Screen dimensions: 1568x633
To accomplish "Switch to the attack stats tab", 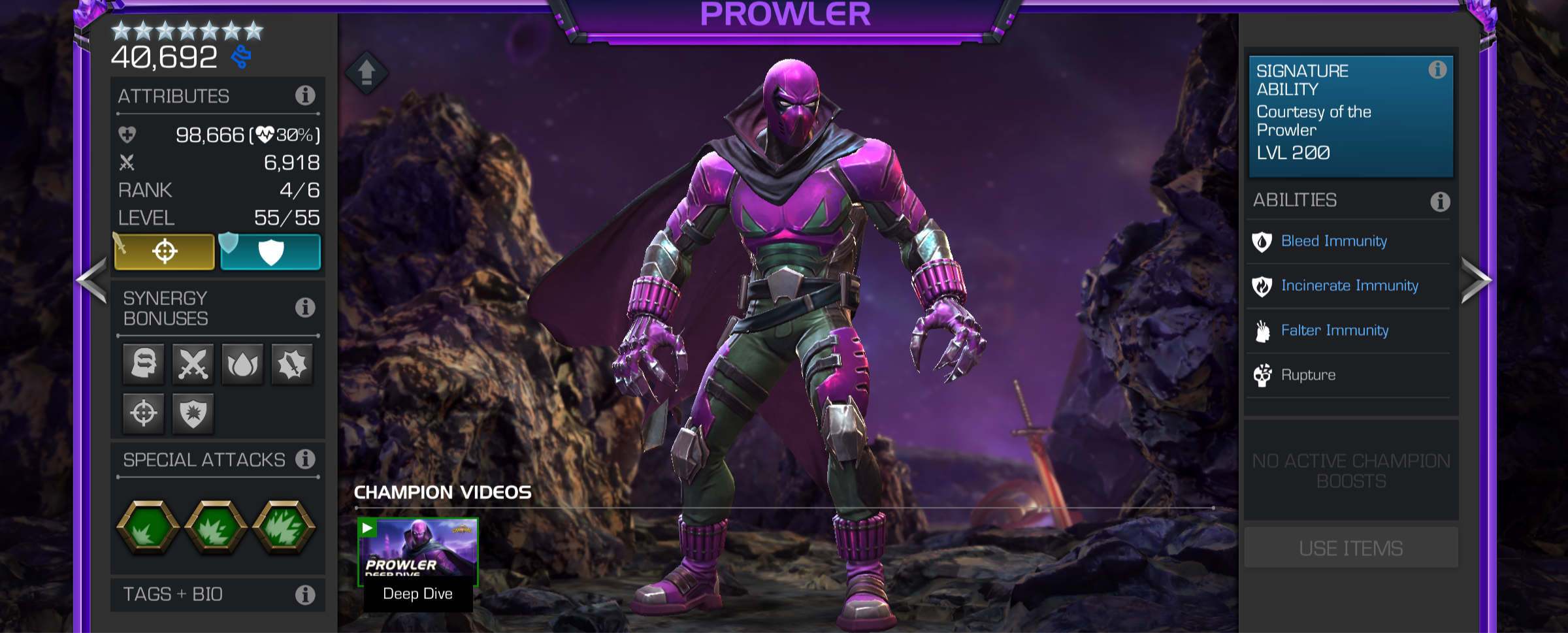I will [x=166, y=252].
